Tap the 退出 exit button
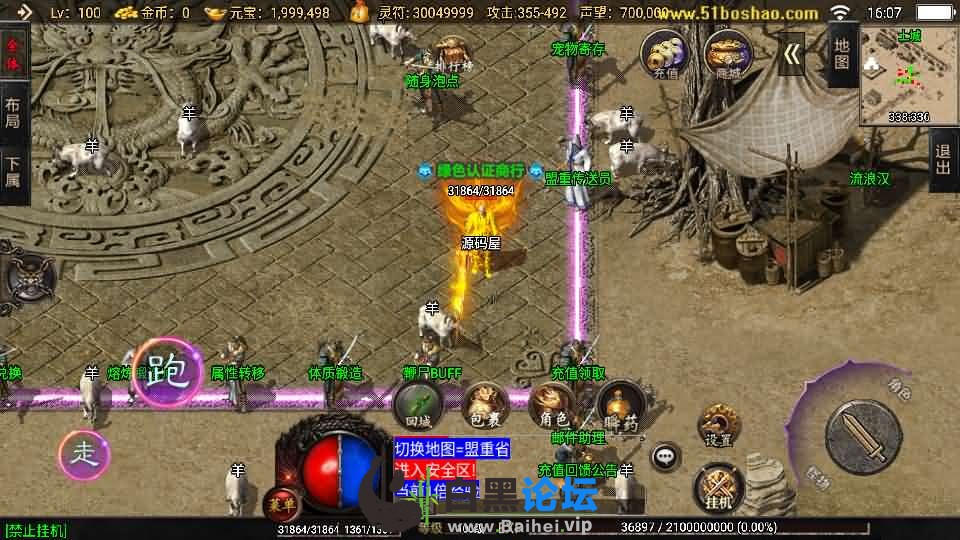The image size is (960, 540). pyautogui.click(x=943, y=160)
